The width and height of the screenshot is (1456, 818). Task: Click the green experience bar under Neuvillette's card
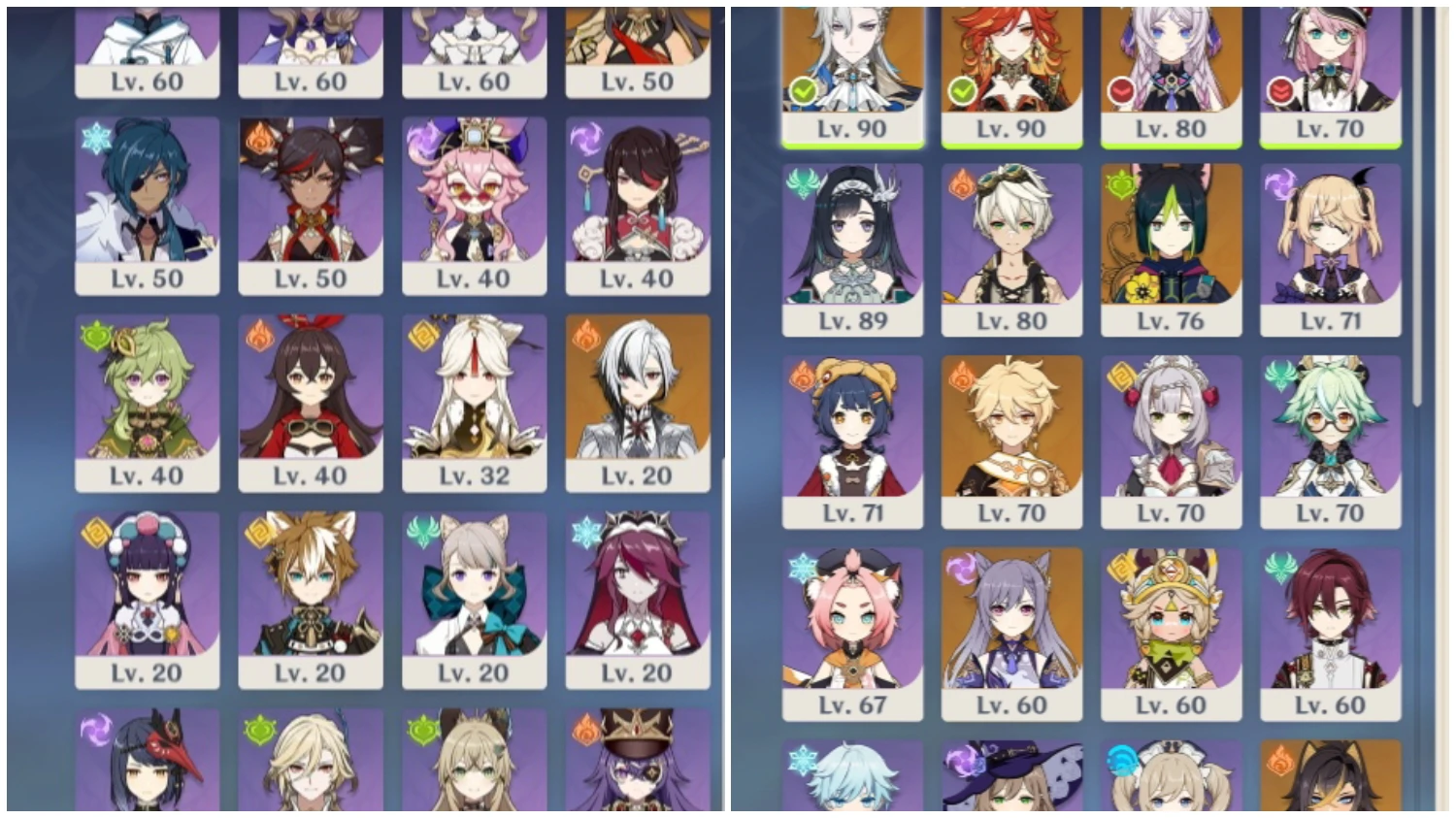pos(851,147)
